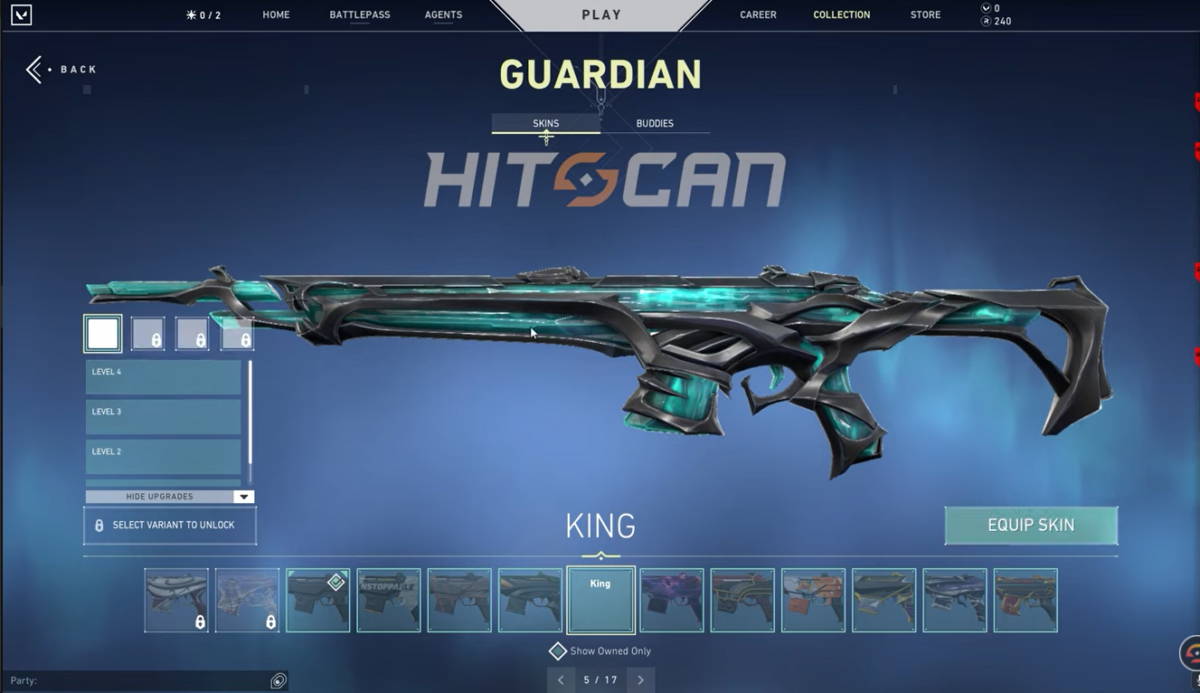Click Select Variant to Unlock button
The image size is (1200, 693).
[x=170, y=525]
